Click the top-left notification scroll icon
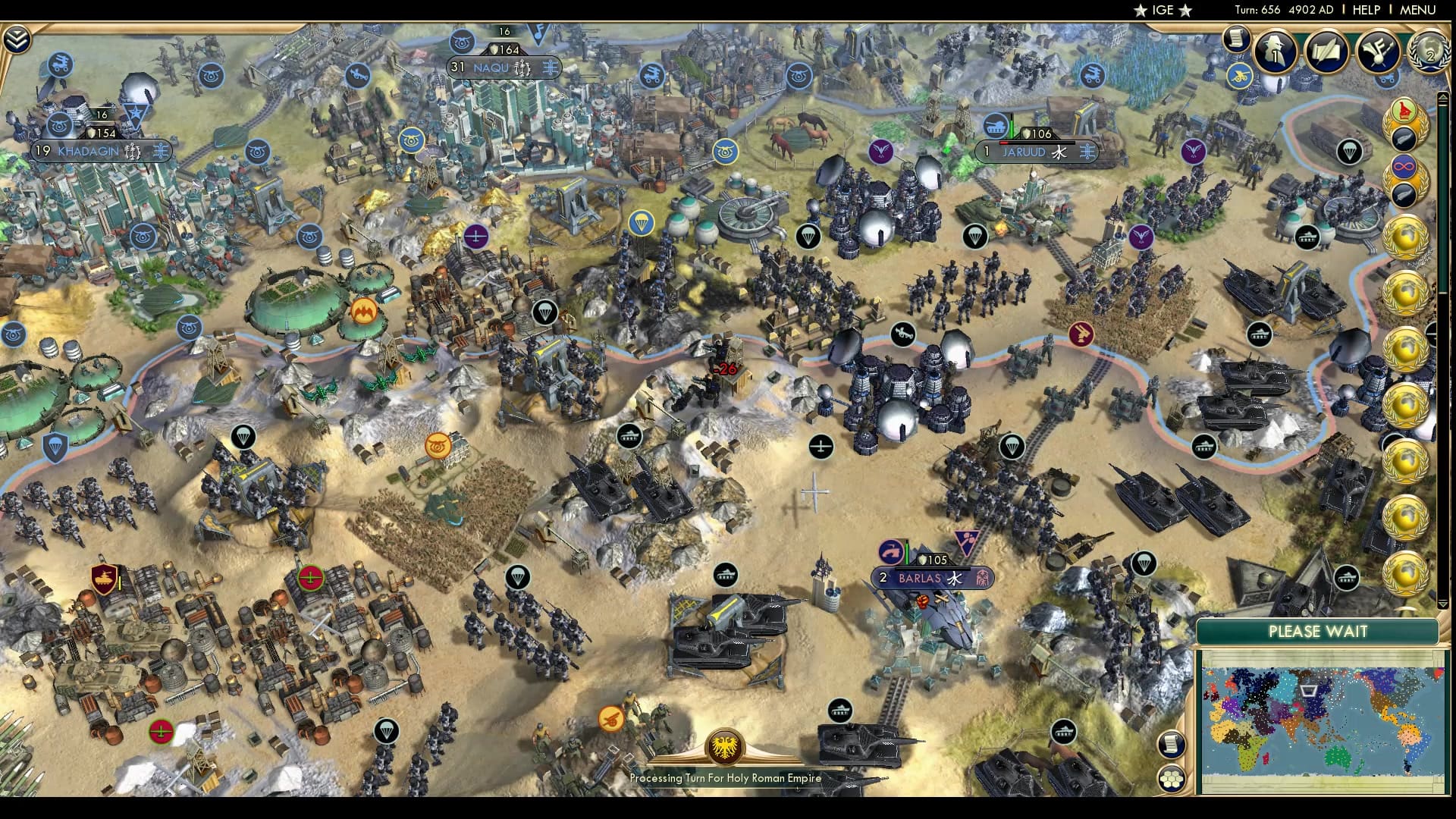The height and width of the screenshot is (819, 1456). click(x=1237, y=40)
